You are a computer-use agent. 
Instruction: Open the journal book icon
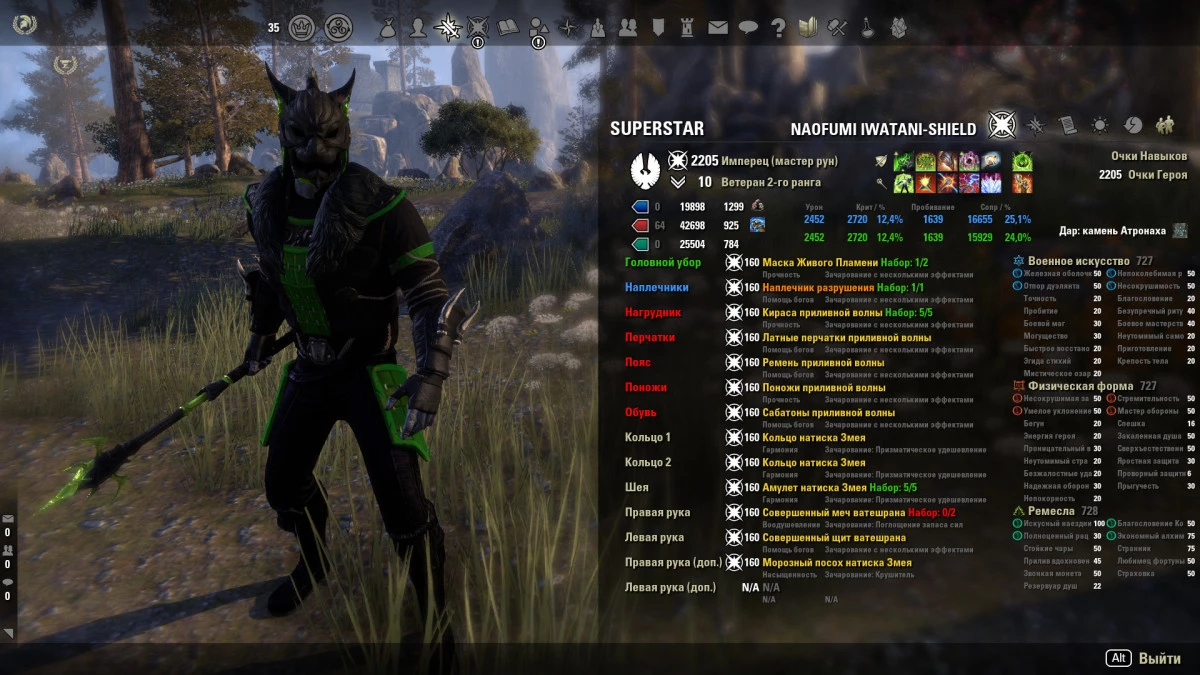pyautogui.click(x=508, y=27)
